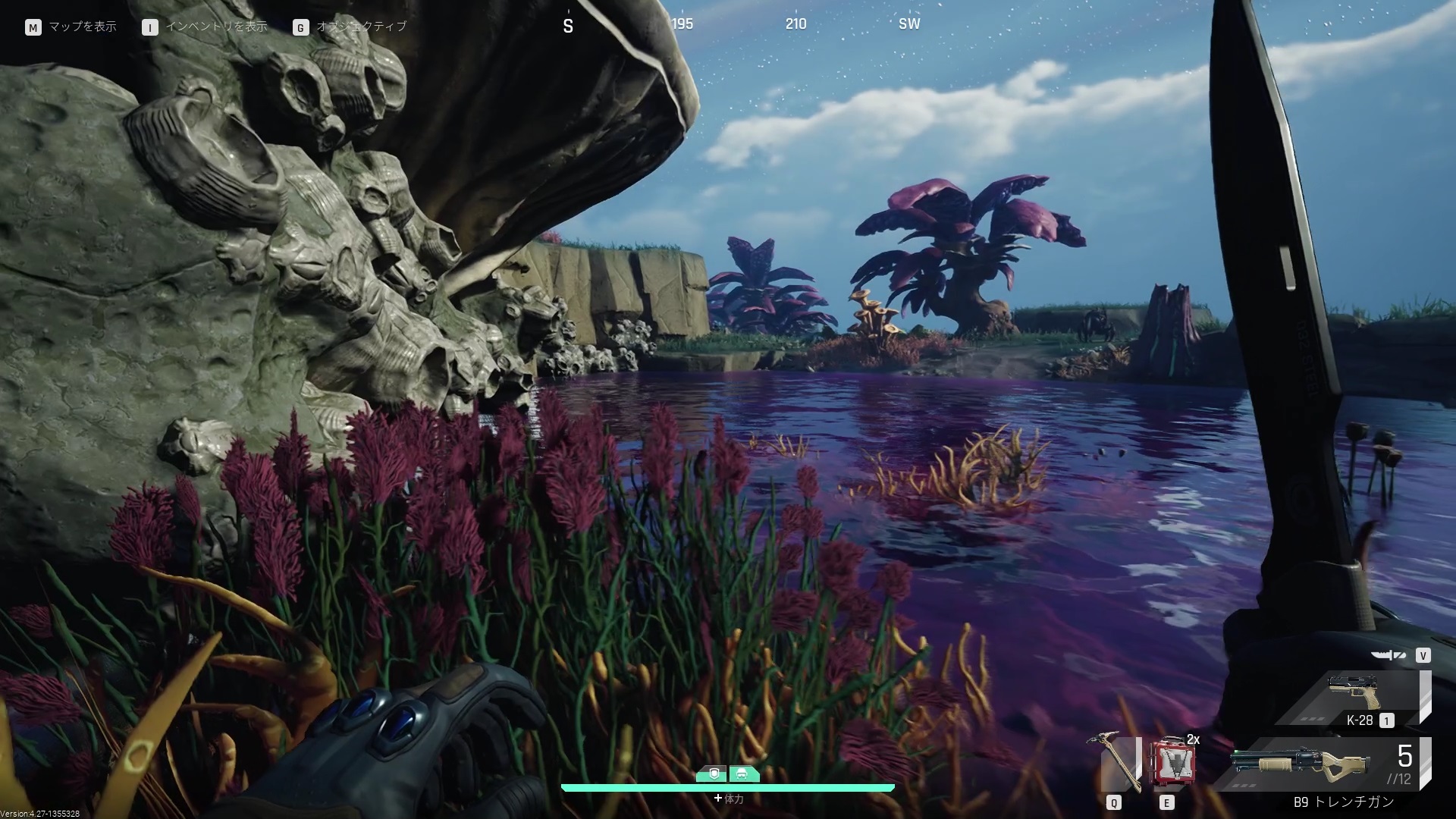Click the shield armor status icon
Screen dimensions: 1456x819
click(713, 774)
